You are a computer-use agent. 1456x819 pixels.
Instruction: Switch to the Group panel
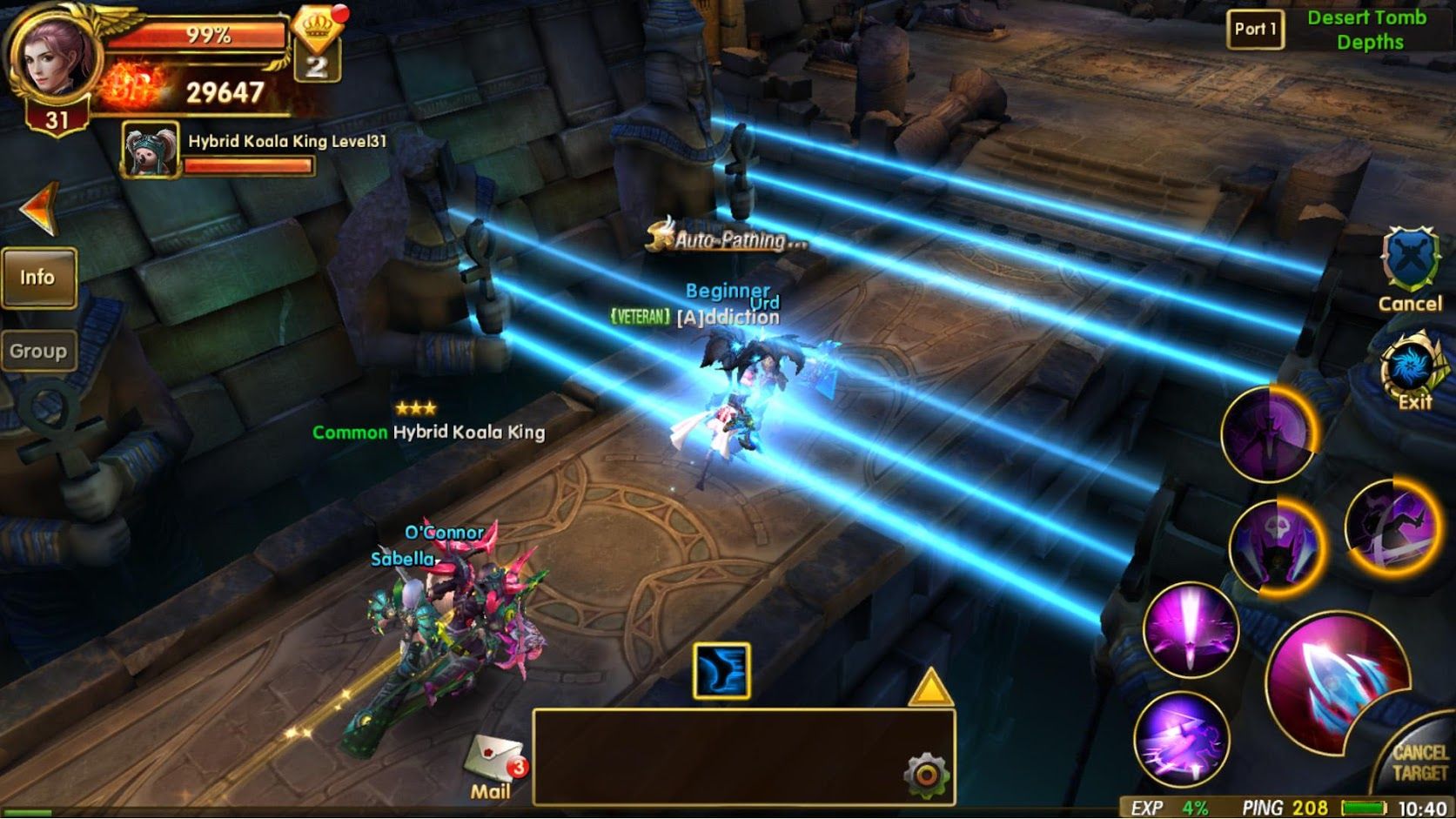[x=38, y=351]
